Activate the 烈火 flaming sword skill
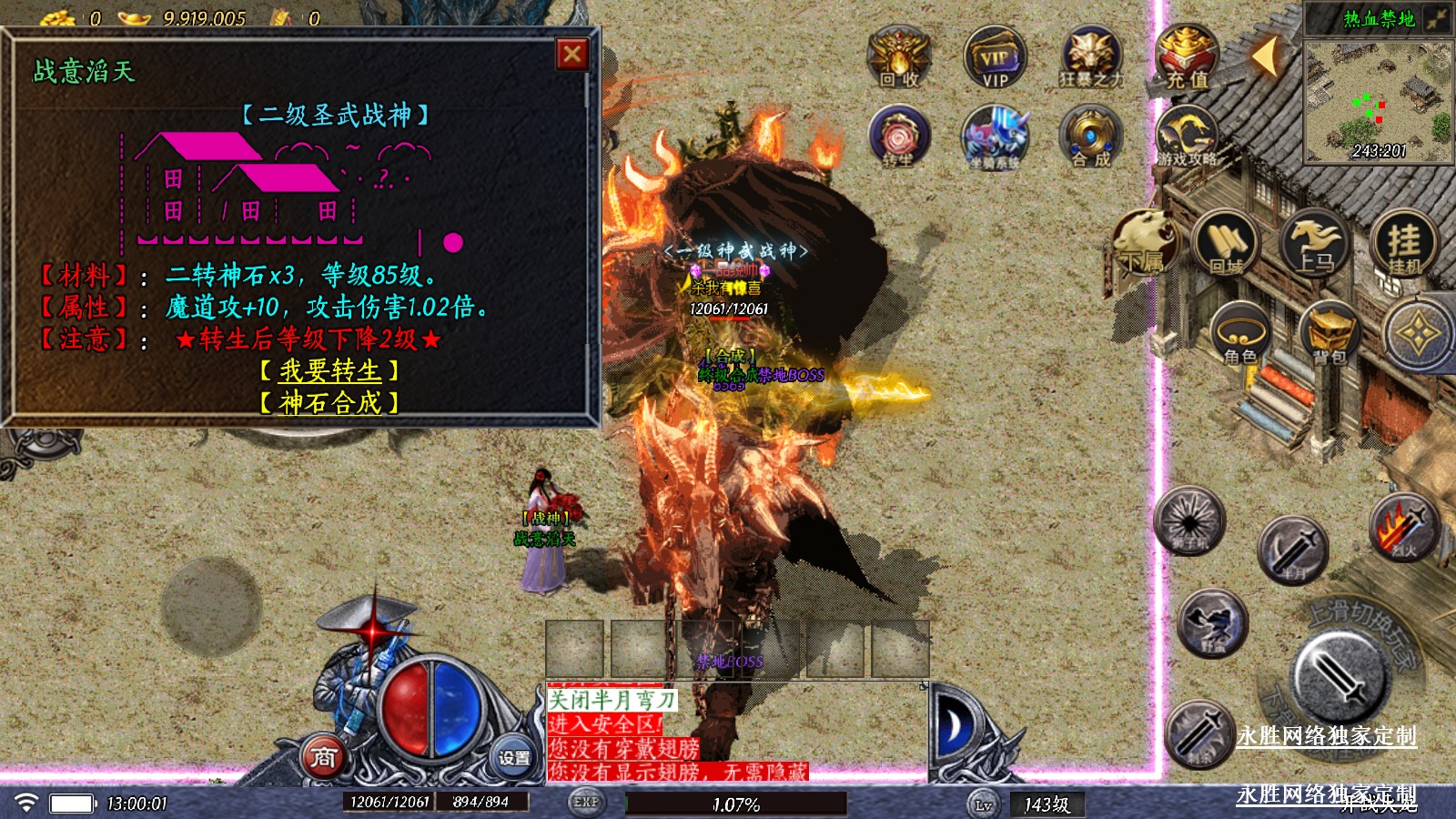This screenshot has height=819, width=1456. tap(1404, 526)
